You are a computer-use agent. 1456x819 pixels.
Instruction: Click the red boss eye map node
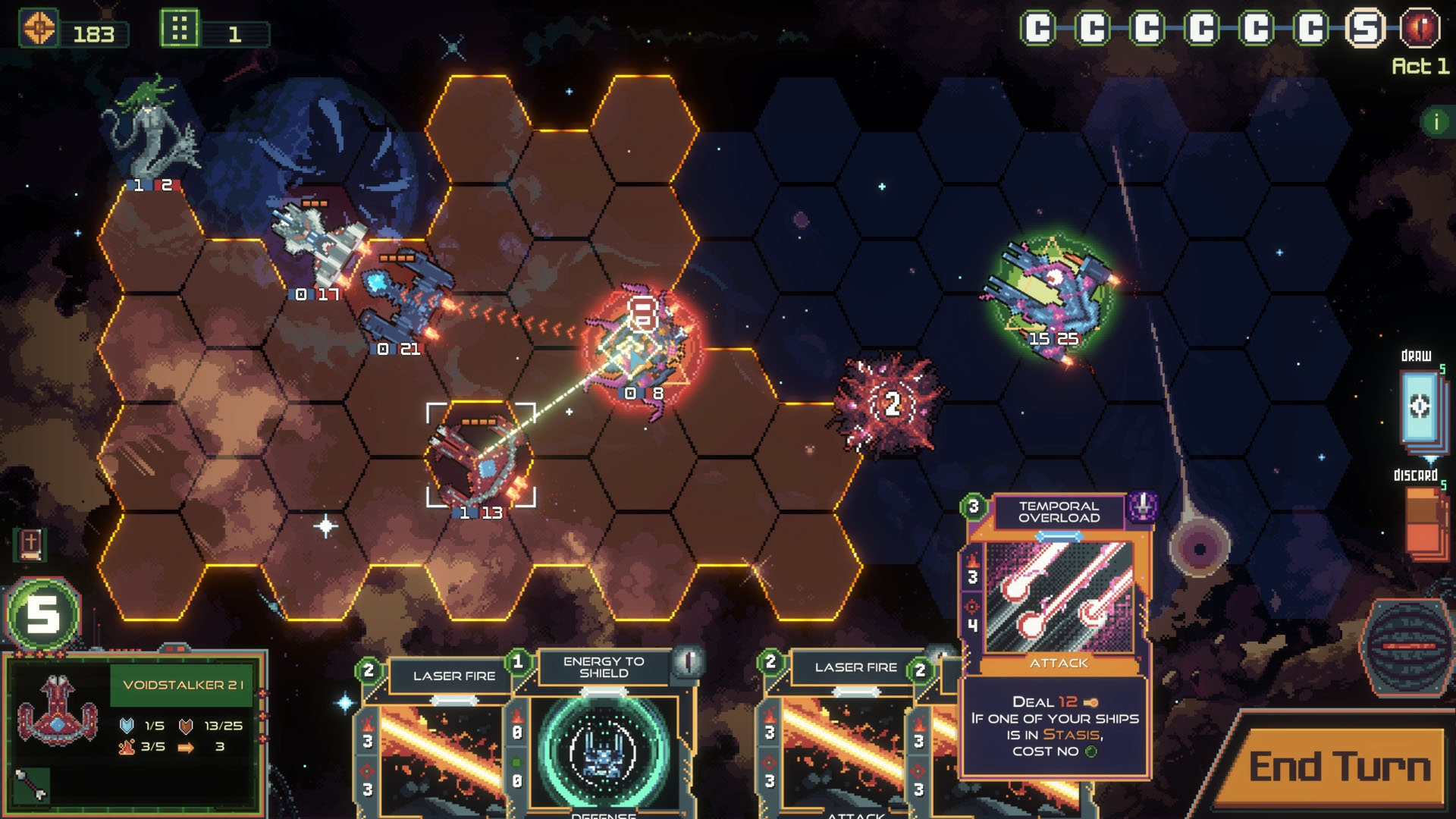1420,29
